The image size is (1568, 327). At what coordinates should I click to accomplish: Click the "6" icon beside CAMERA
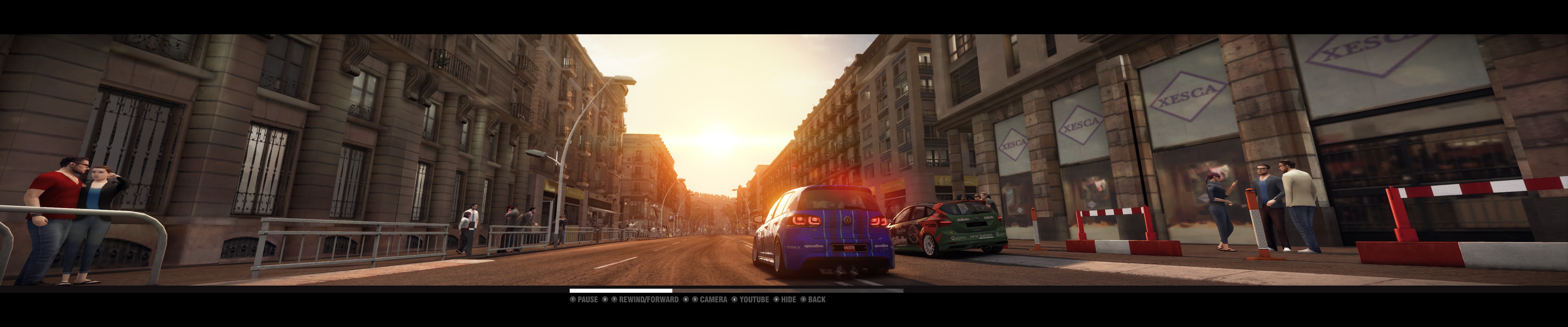point(685,300)
